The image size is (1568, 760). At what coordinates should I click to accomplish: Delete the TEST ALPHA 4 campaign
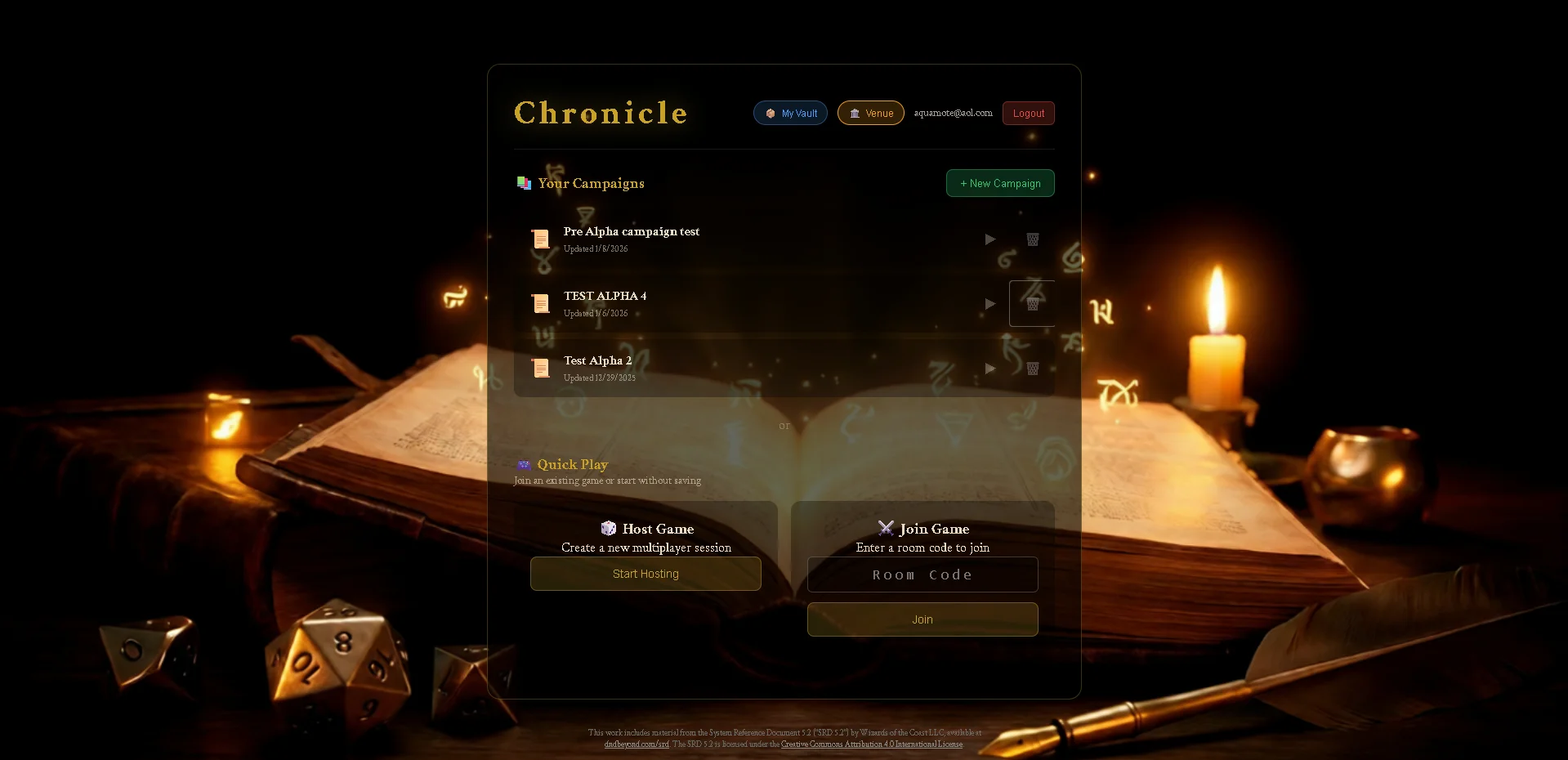1032,304
